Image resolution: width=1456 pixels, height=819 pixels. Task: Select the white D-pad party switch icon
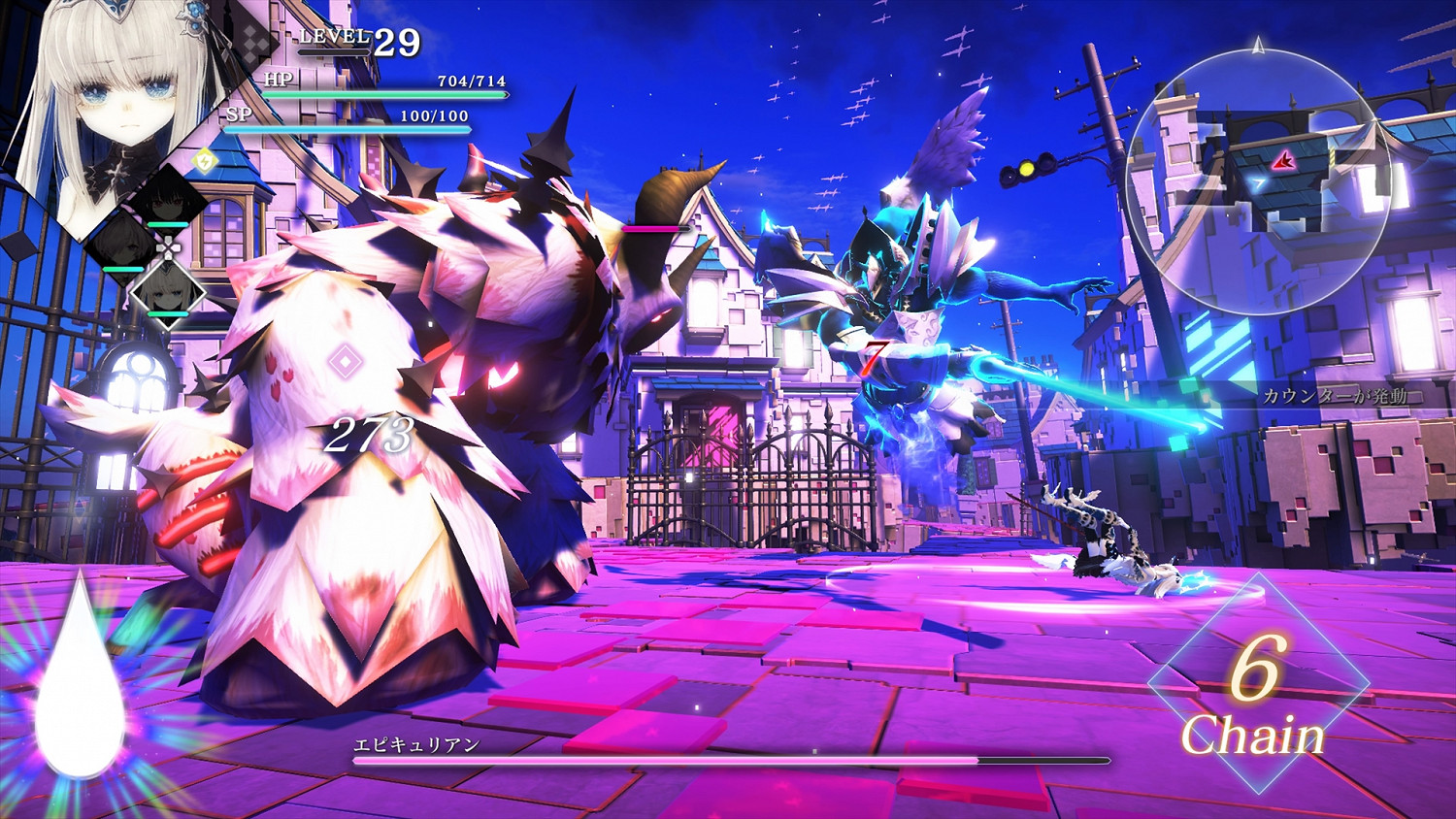[x=168, y=246]
